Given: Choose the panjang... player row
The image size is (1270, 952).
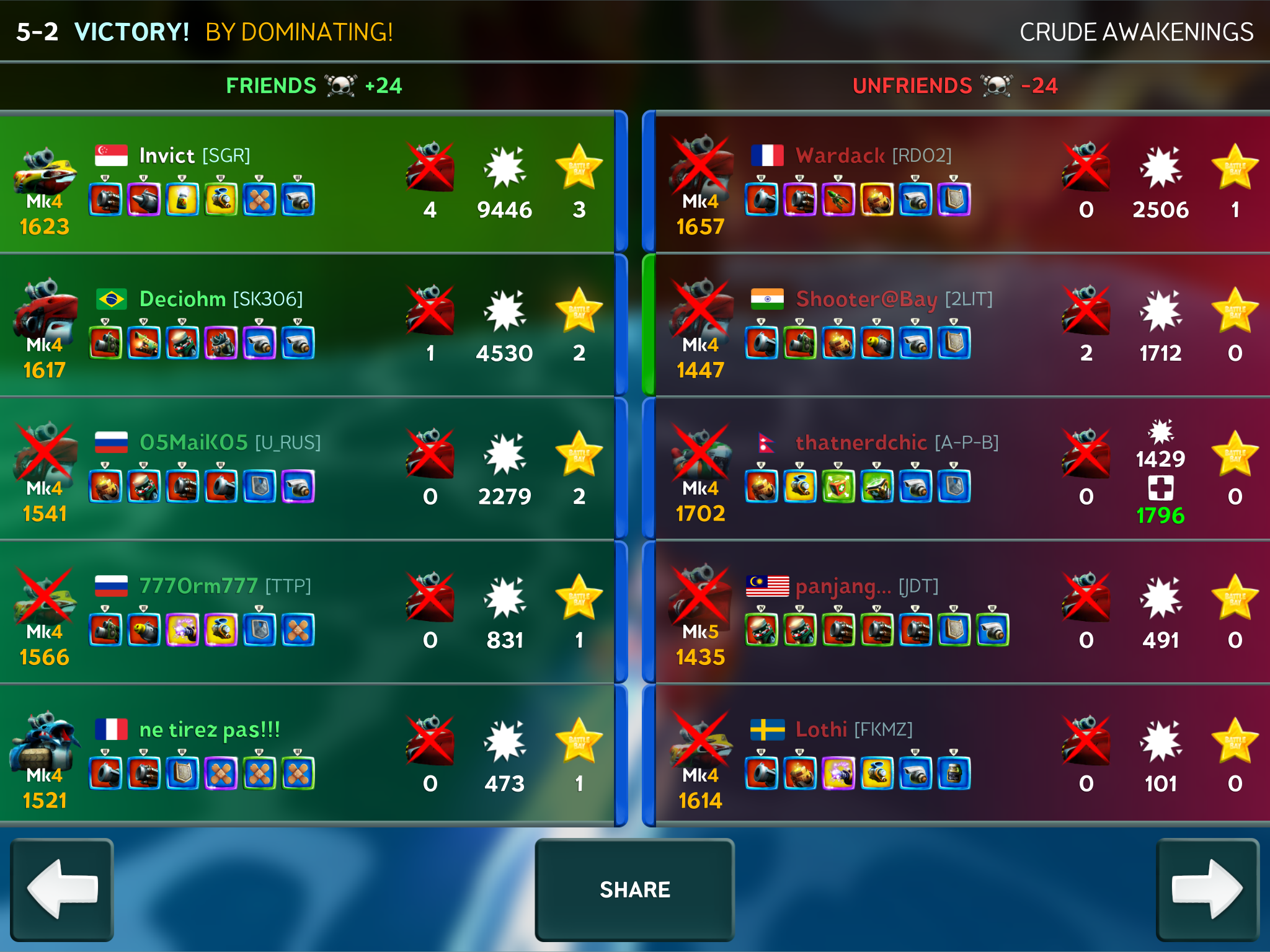Looking at the screenshot, I should click(x=961, y=612).
